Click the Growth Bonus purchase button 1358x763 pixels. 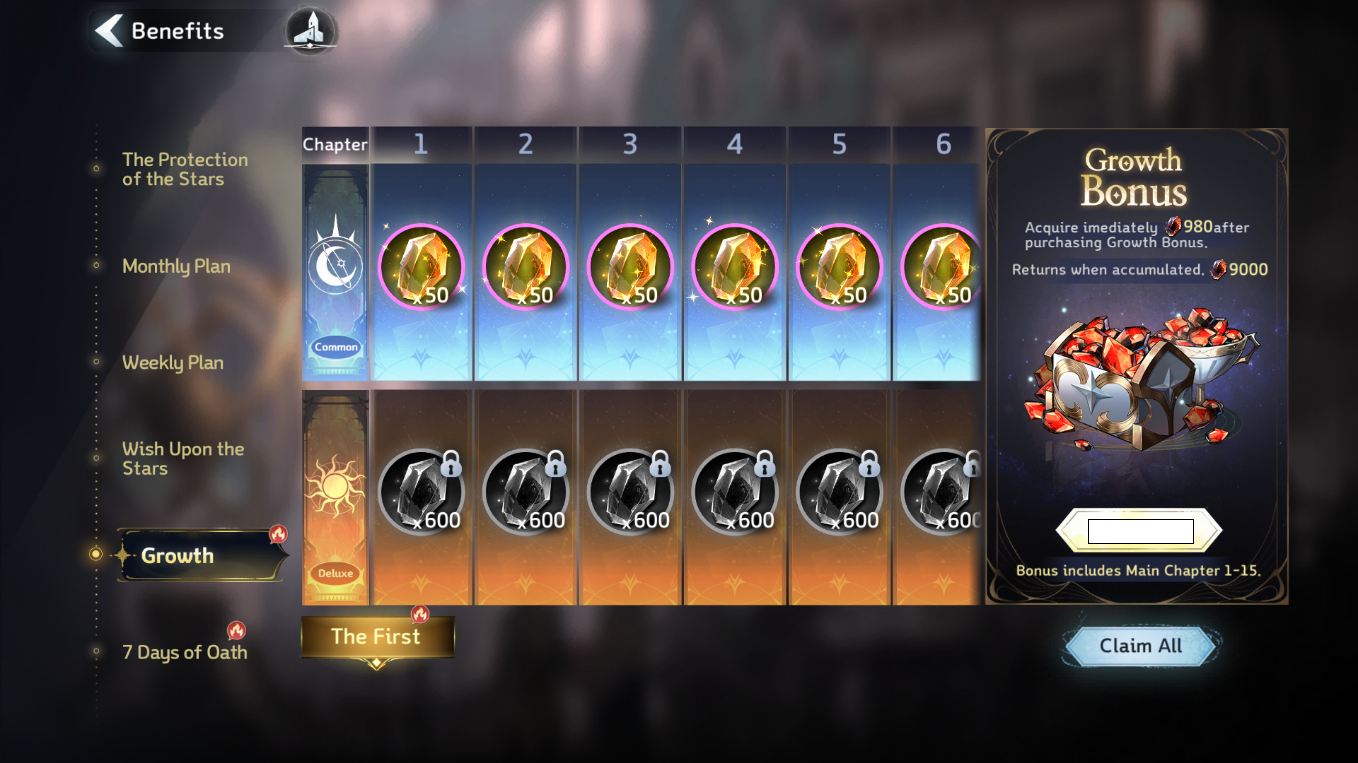tap(1140, 531)
